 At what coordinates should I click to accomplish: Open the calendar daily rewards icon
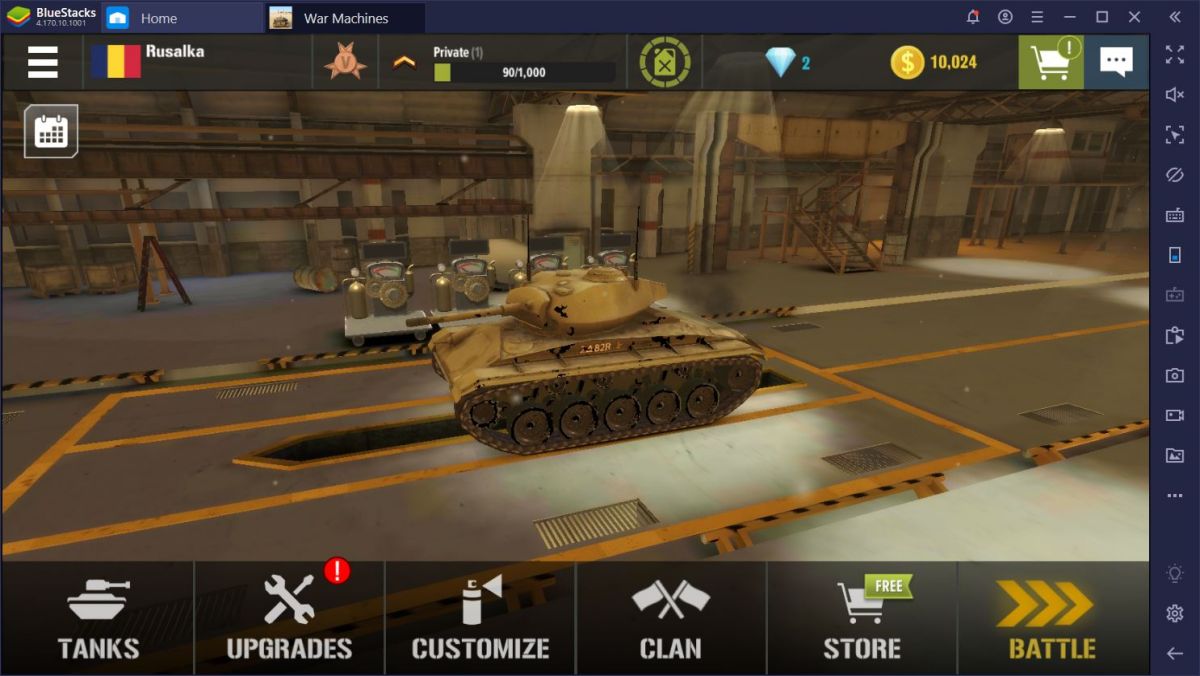[x=51, y=131]
